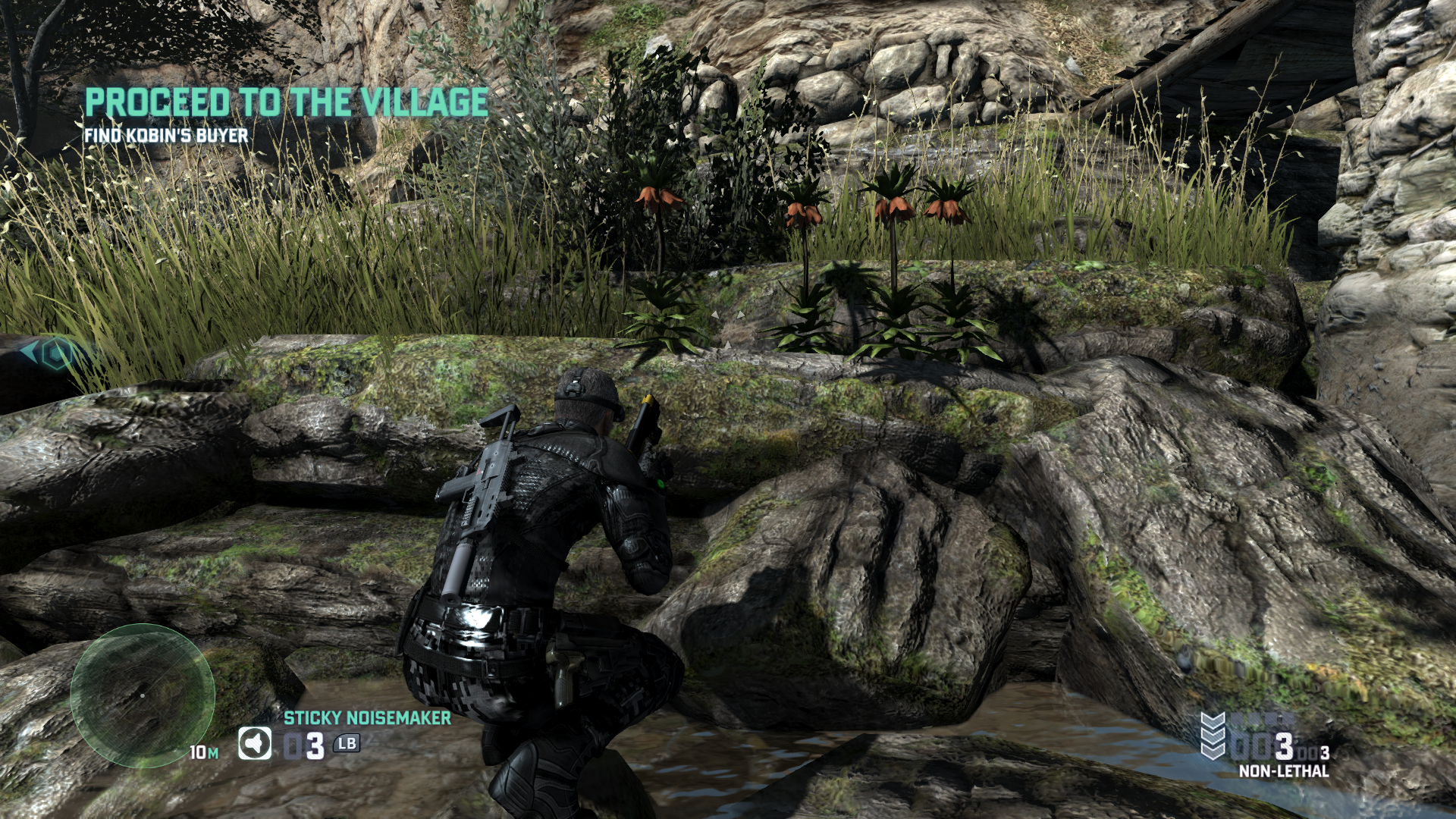Open the Proceed to the Village objective

tap(287, 102)
